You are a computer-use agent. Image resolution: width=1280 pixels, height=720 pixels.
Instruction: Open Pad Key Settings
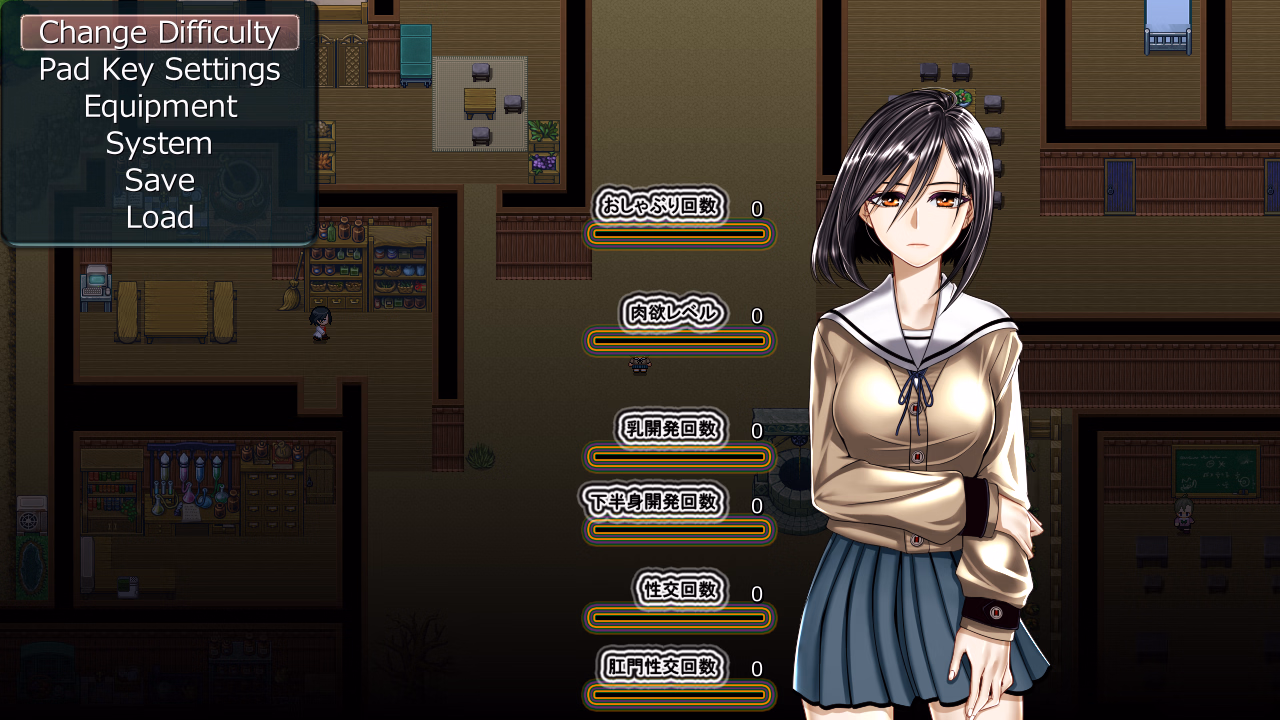(x=160, y=70)
